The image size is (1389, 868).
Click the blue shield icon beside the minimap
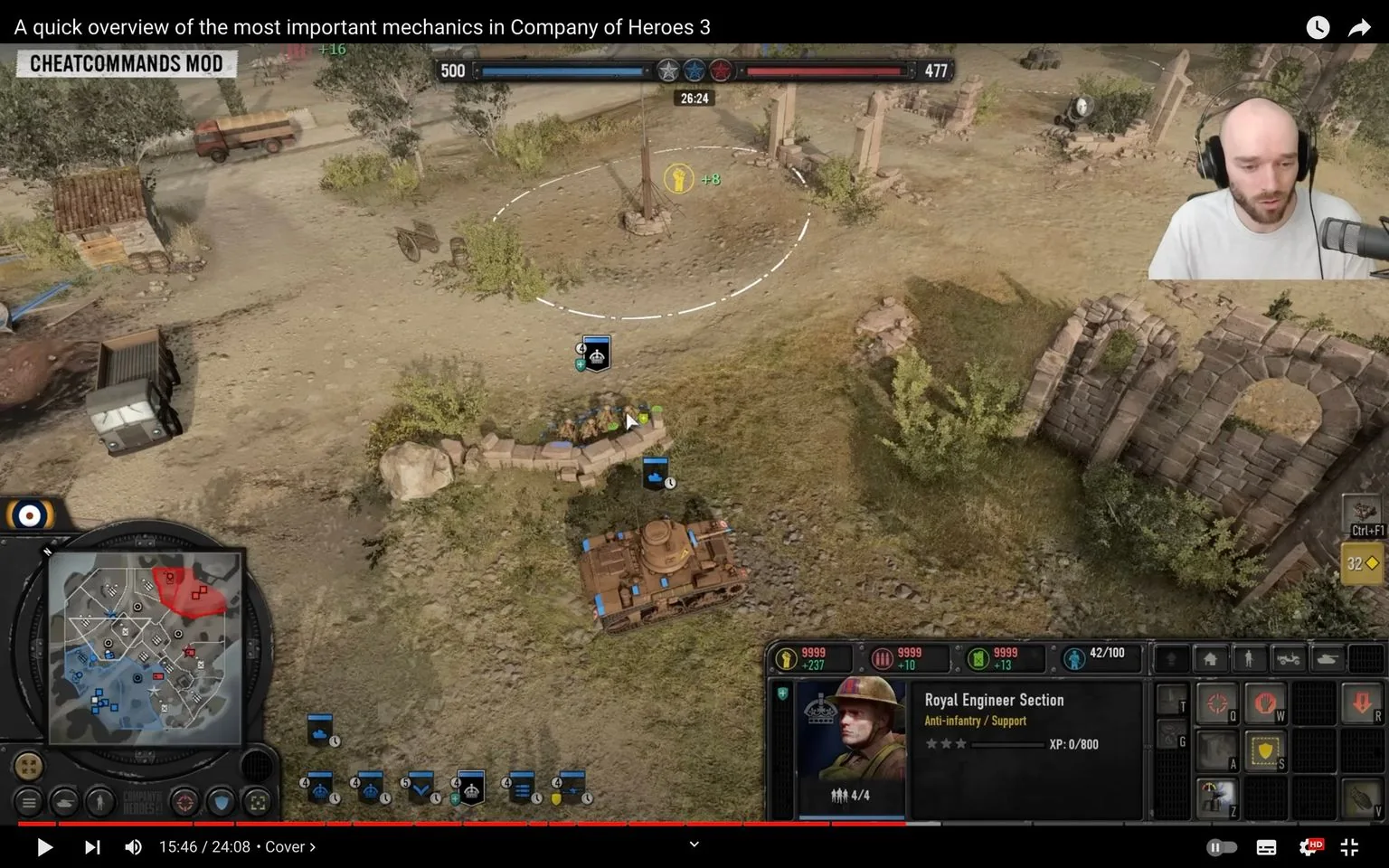(222, 802)
